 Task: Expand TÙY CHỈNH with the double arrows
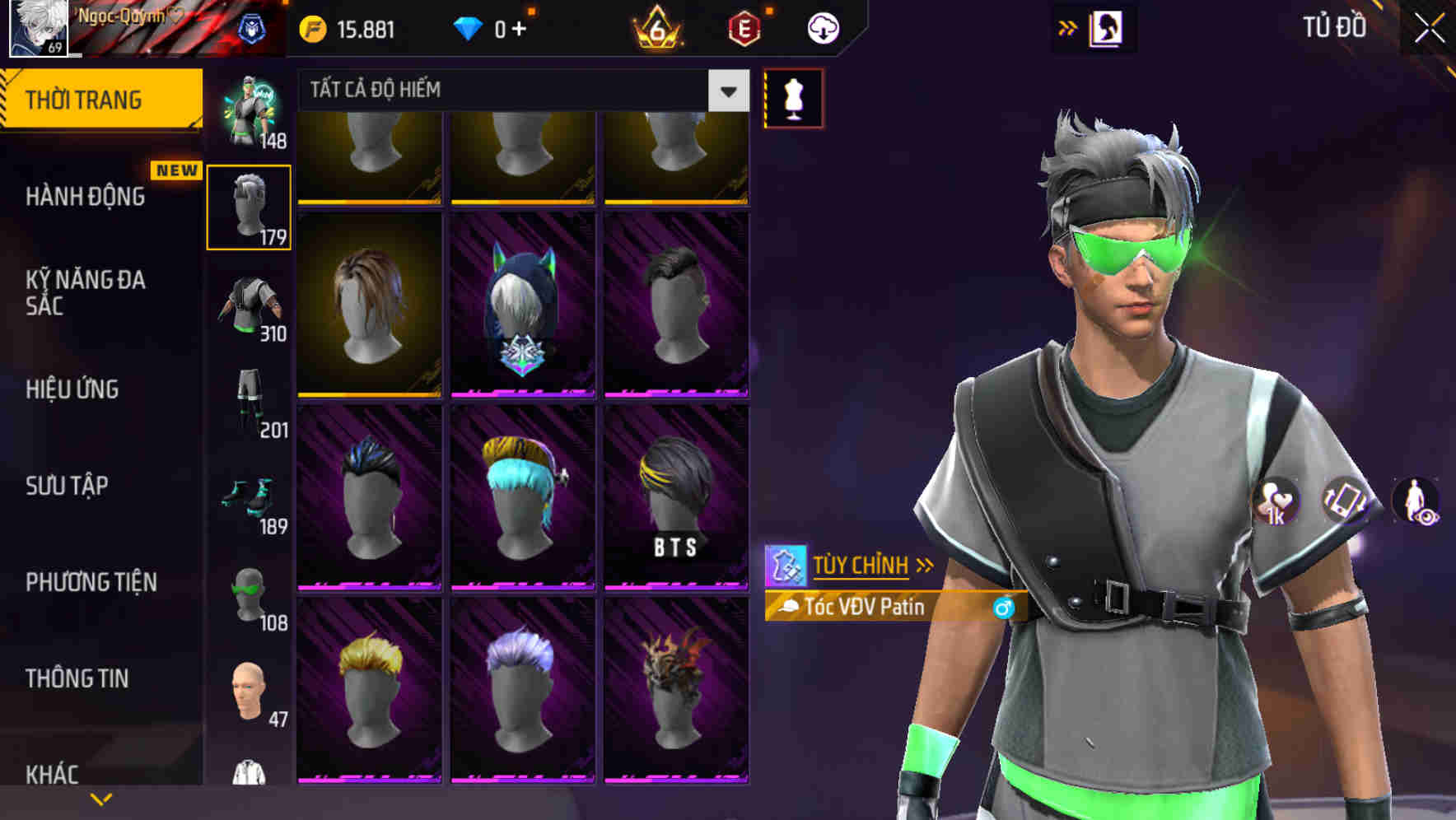tap(924, 564)
